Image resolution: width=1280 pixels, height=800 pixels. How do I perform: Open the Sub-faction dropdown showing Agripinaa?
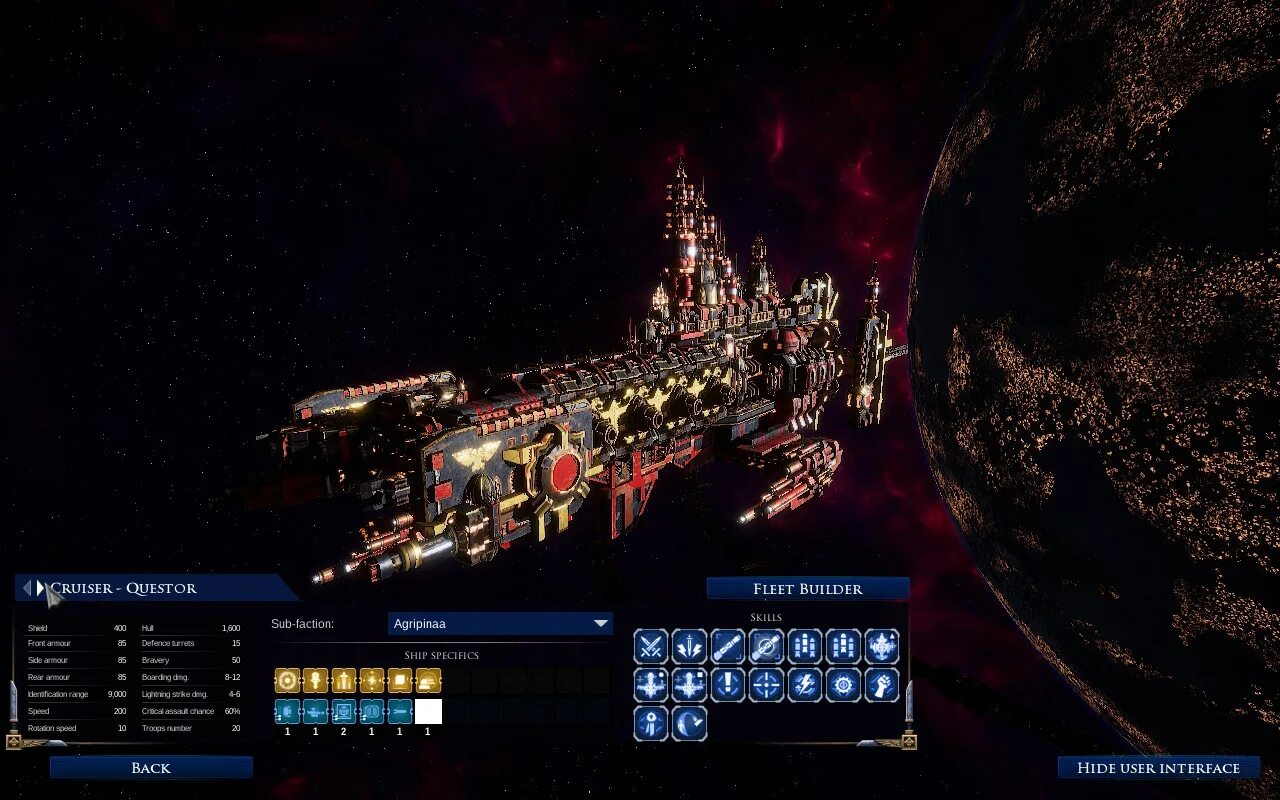point(500,624)
